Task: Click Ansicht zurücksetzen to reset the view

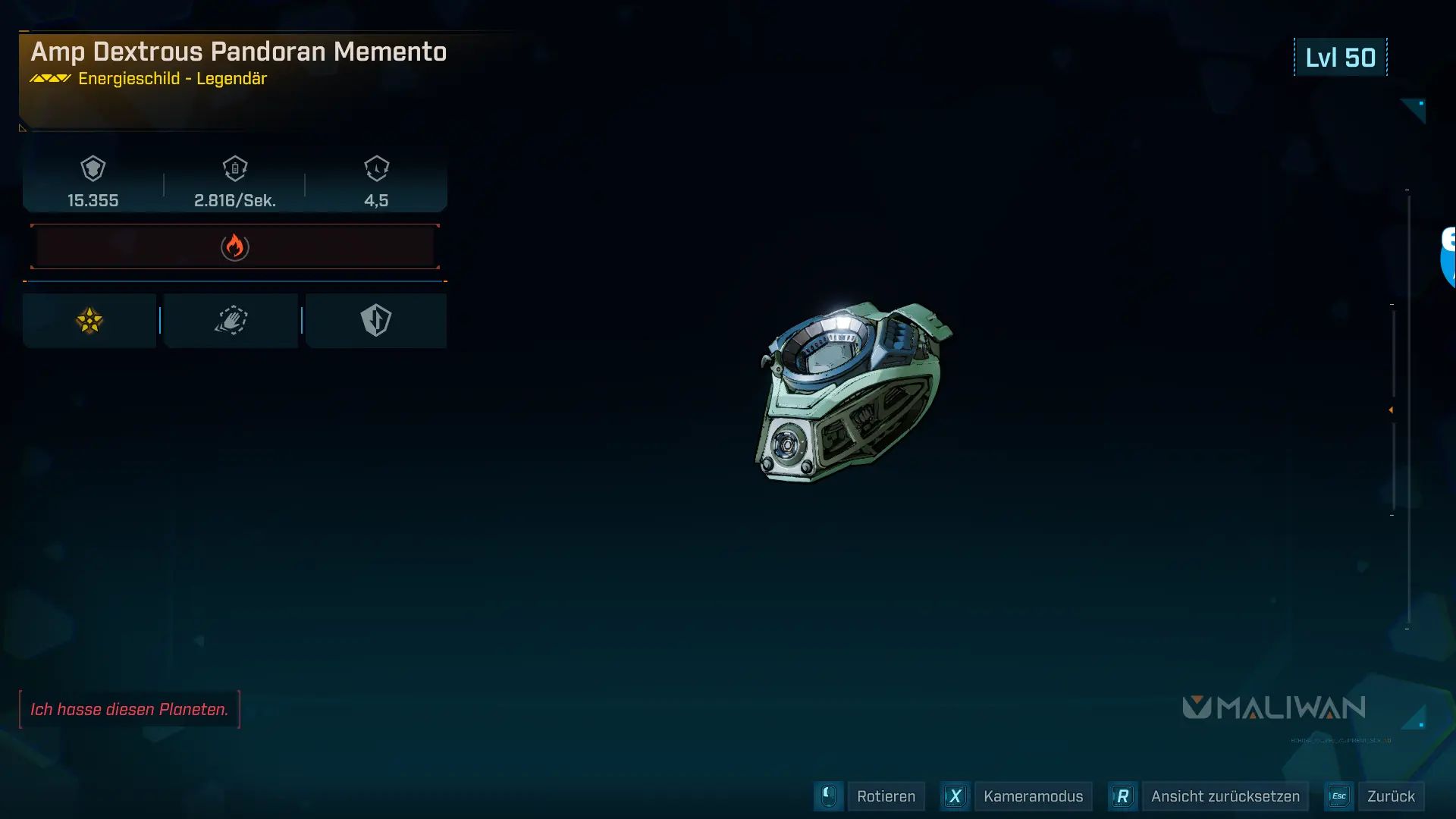Action: coord(1225,796)
